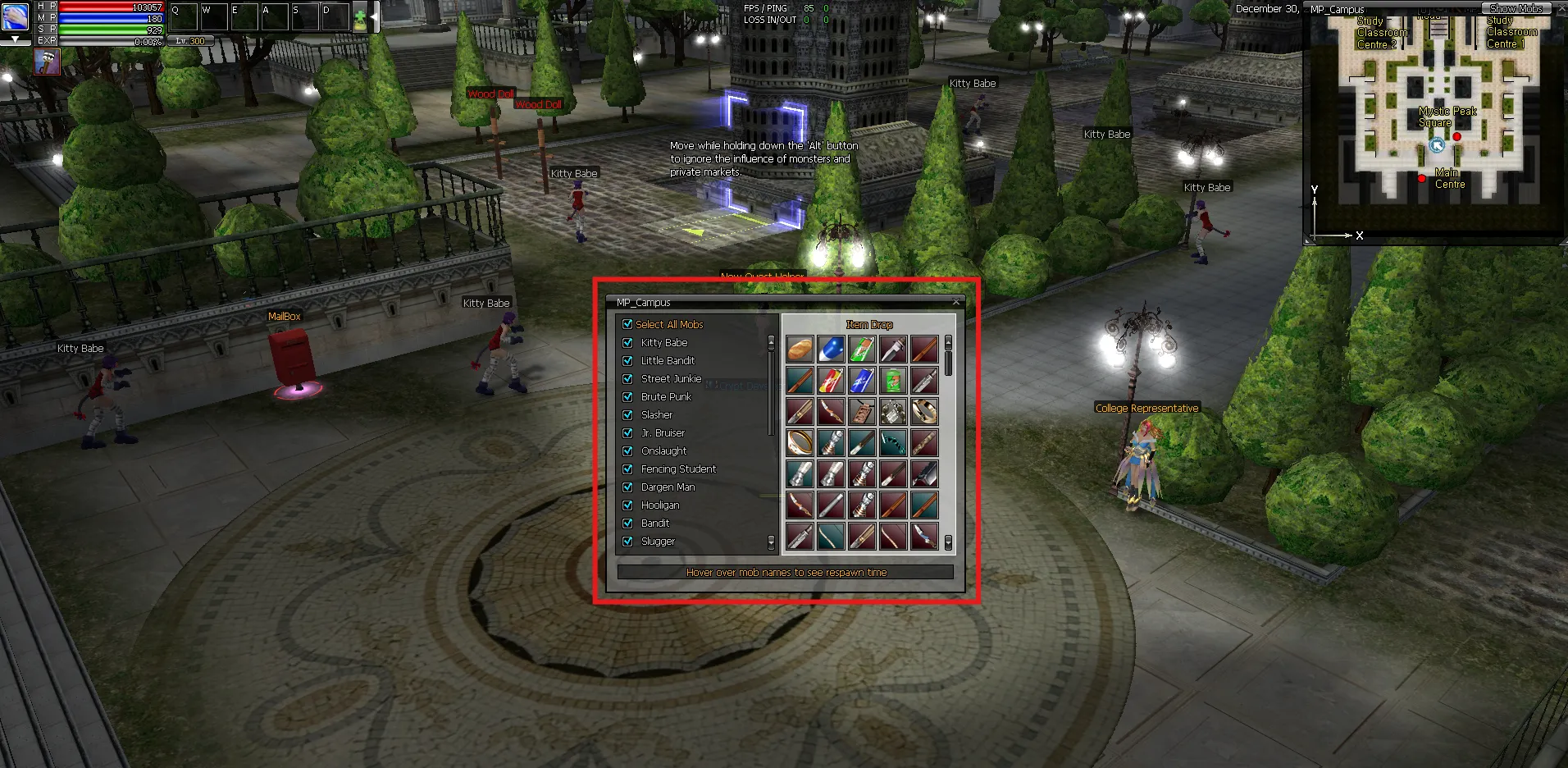This screenshot has width=1568, height=768.
Task: Click the player arrow marker on minimap
Action: [1437, 145]
